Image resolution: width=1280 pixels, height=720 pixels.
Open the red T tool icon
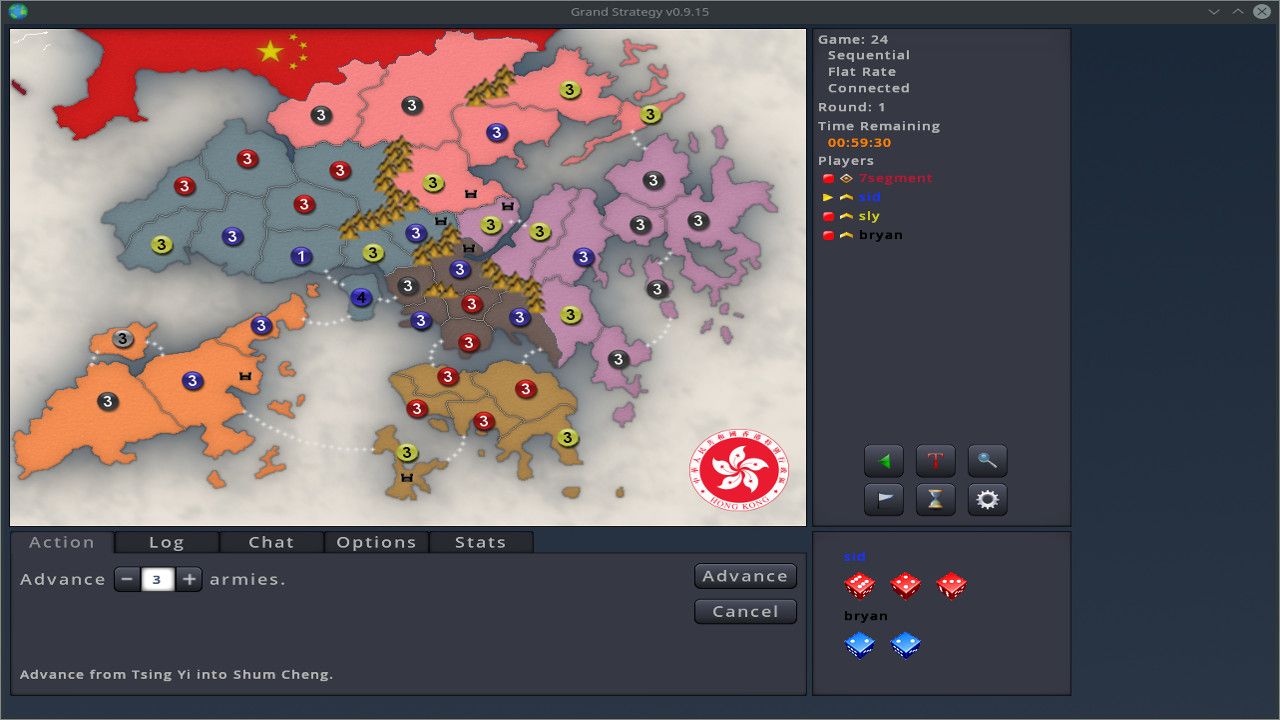[935, 460]
